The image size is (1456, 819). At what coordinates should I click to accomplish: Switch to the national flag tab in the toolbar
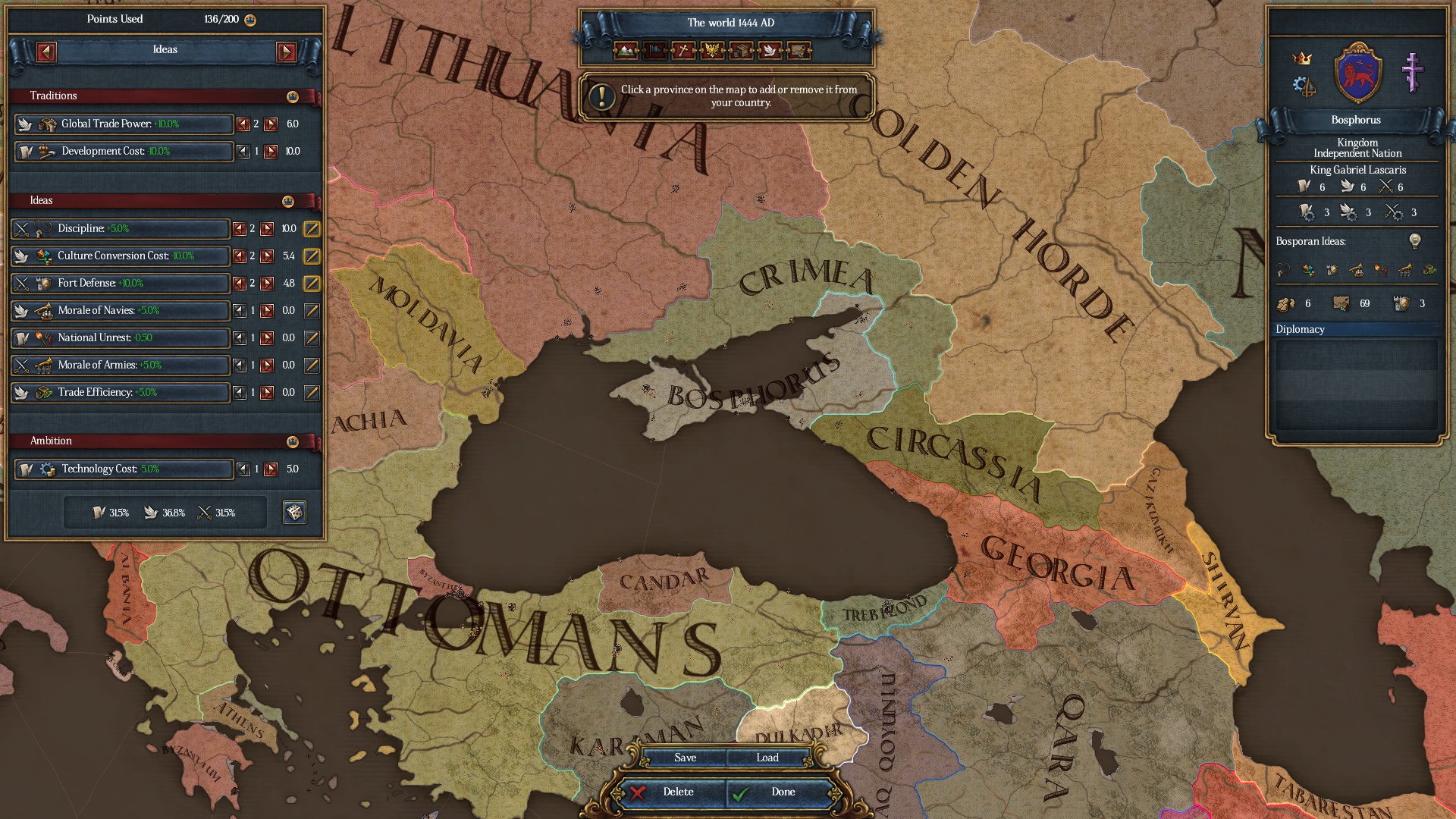(x=654, y=52)
